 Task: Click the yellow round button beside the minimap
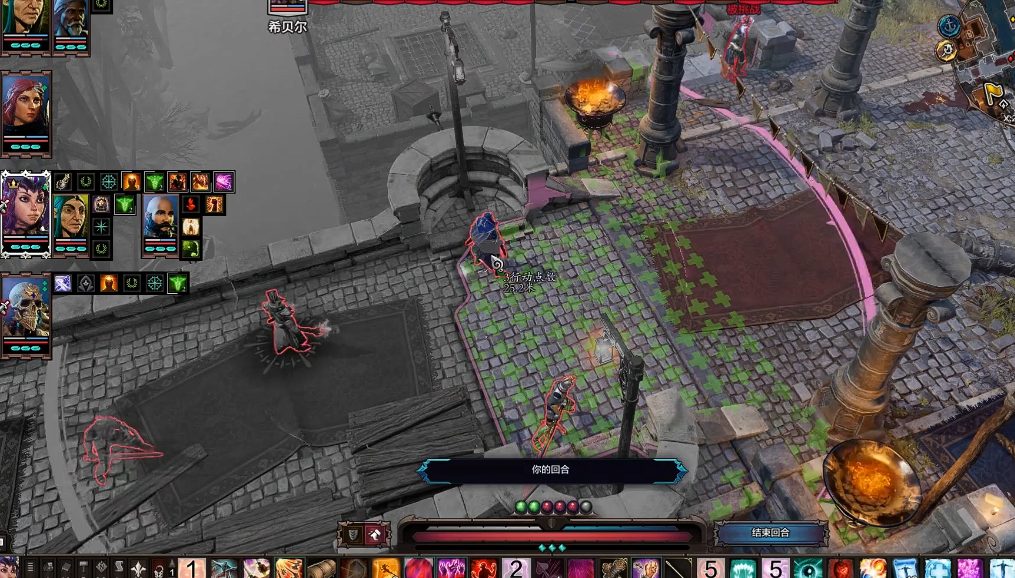(x=946, y=50)
